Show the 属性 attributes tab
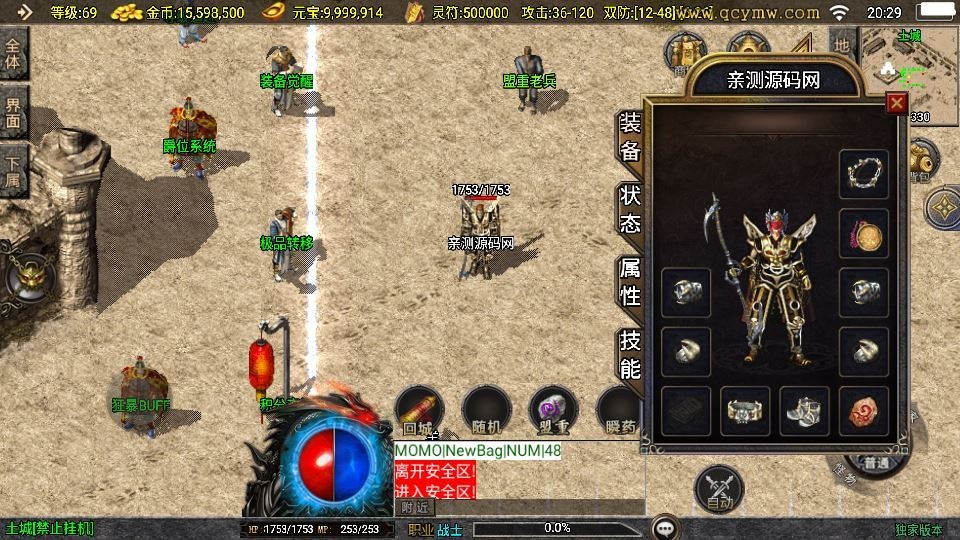 630,281
